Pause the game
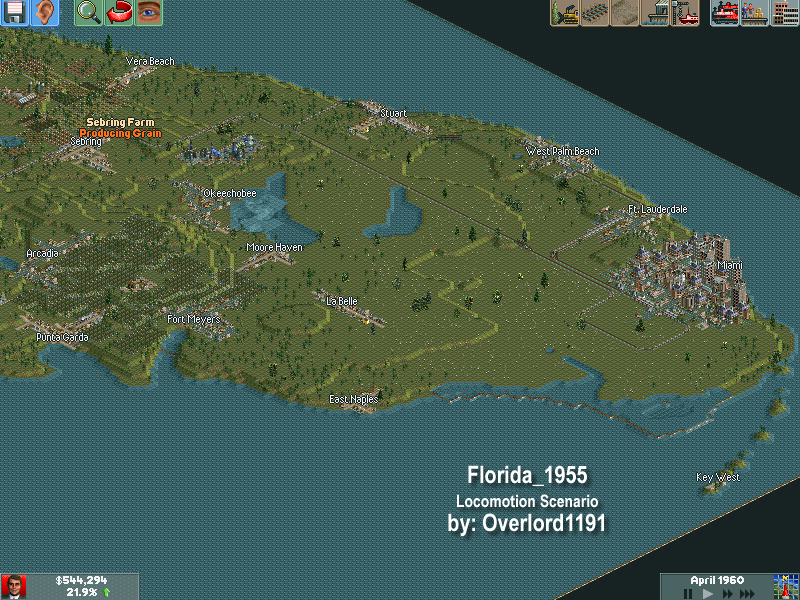This screenshot has height=600, width=800. point(688,593)
